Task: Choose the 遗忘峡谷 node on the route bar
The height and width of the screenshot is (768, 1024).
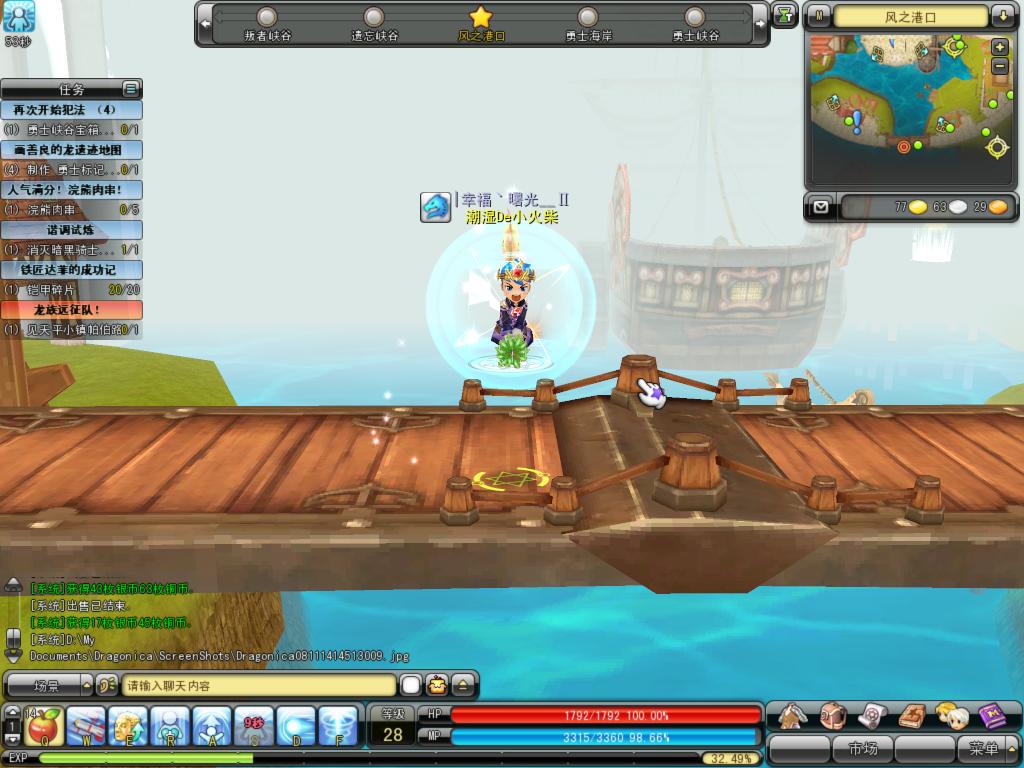Action: [x=374, y=18]
